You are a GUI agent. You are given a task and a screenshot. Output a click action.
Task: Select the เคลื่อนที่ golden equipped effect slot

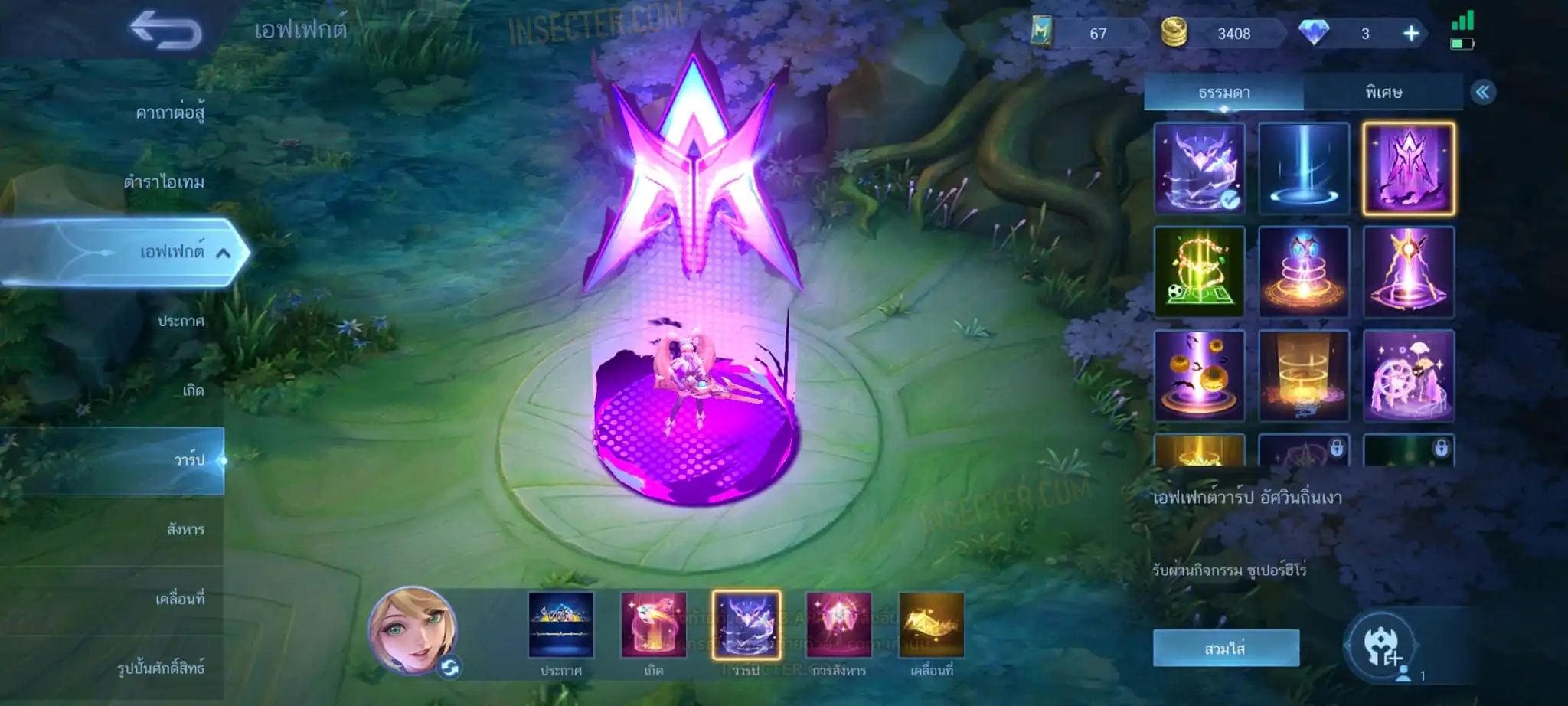click(932, 626)
